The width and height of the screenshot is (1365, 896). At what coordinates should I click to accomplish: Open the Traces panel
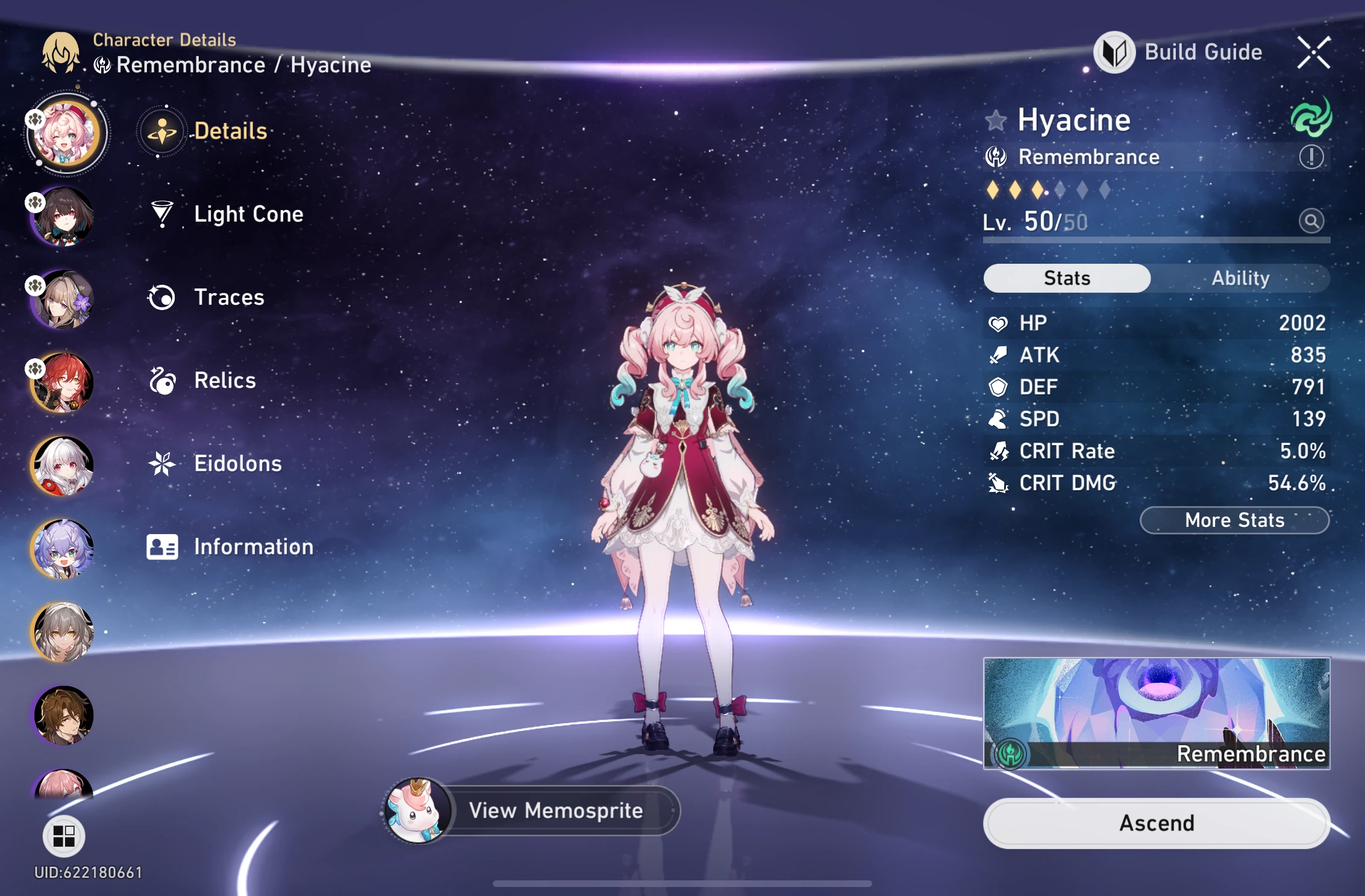pyautogui.click(x=228, y=297)
